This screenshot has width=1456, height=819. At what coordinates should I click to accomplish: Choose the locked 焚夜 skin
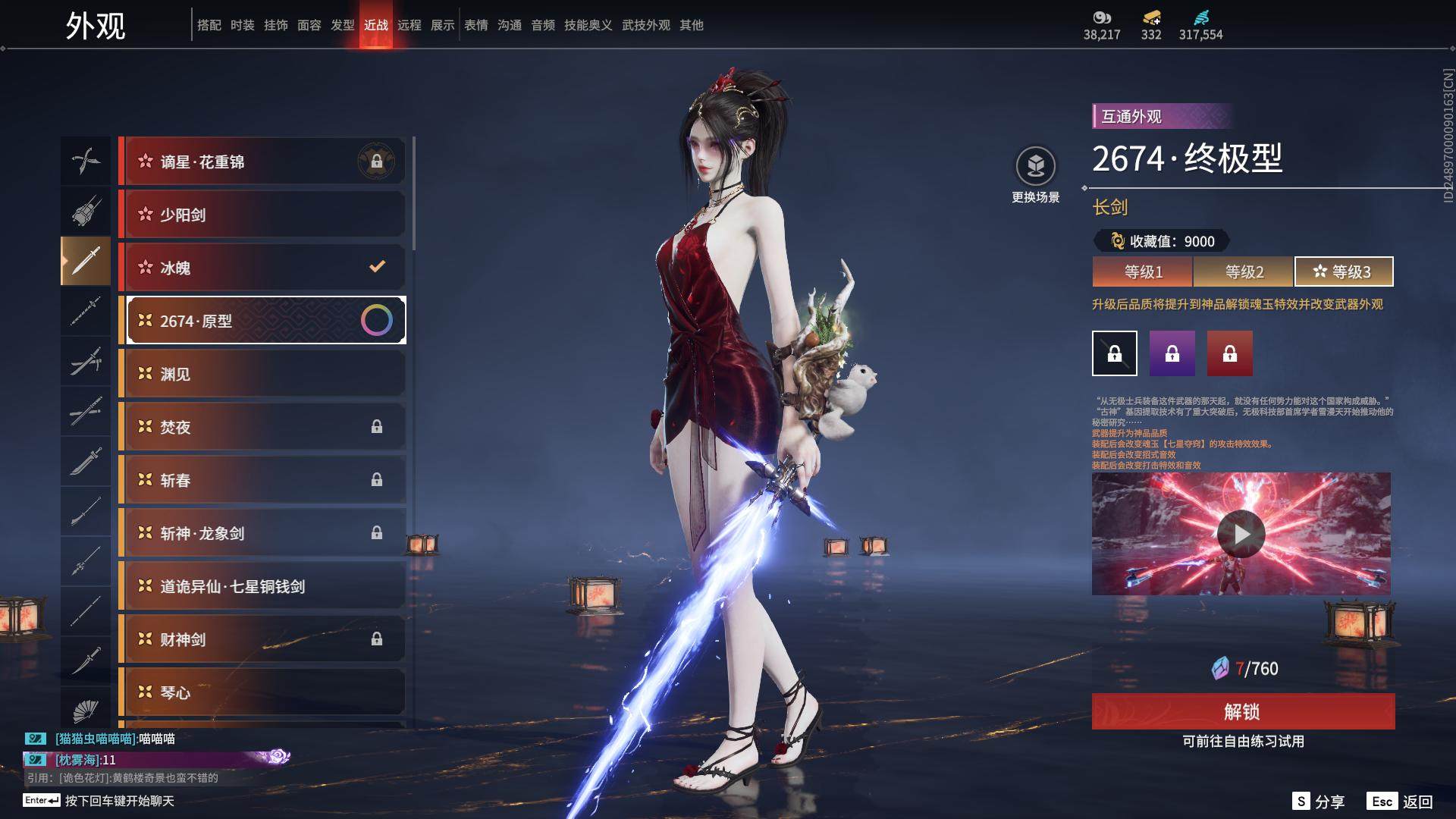click(262, 427)
